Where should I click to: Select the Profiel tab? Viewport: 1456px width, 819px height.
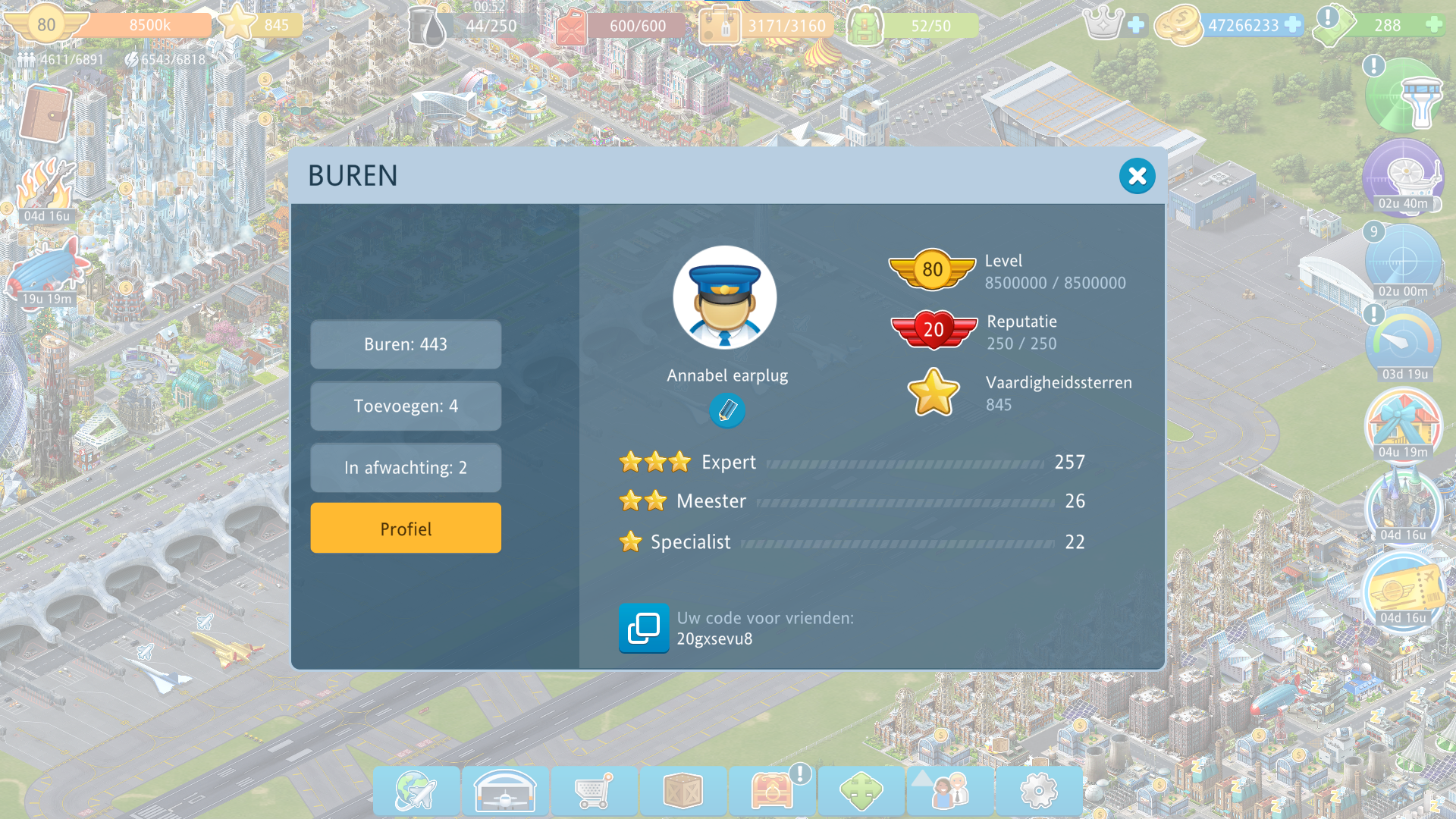pyautogui.click(x=406, y=529)
